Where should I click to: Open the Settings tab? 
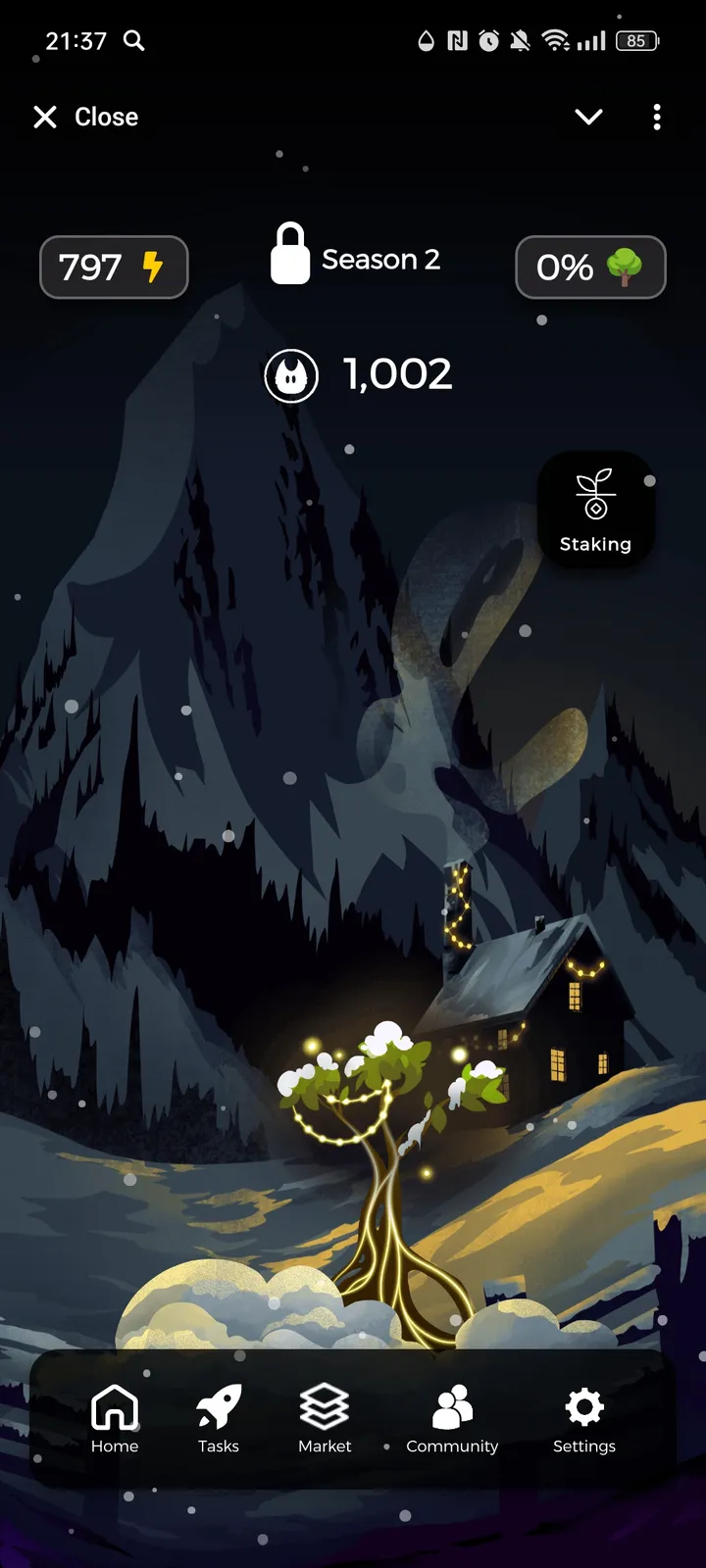click(584, 1418)
